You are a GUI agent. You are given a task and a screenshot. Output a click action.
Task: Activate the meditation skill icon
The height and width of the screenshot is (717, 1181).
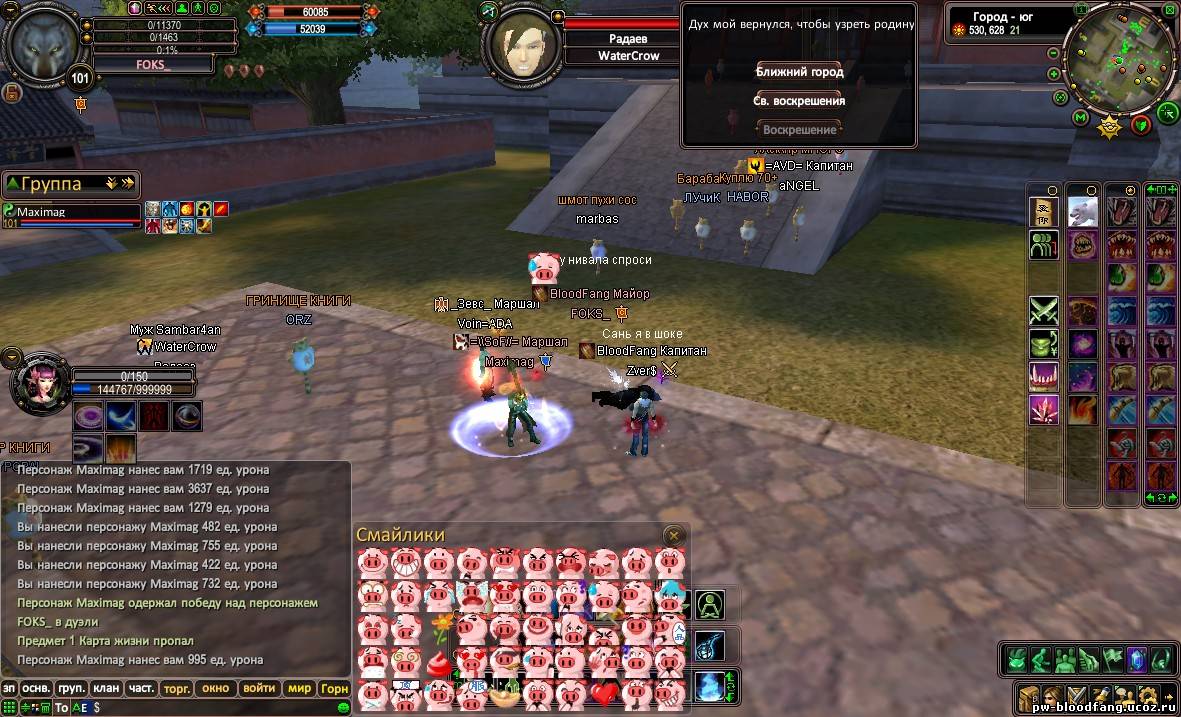point(710,605)
